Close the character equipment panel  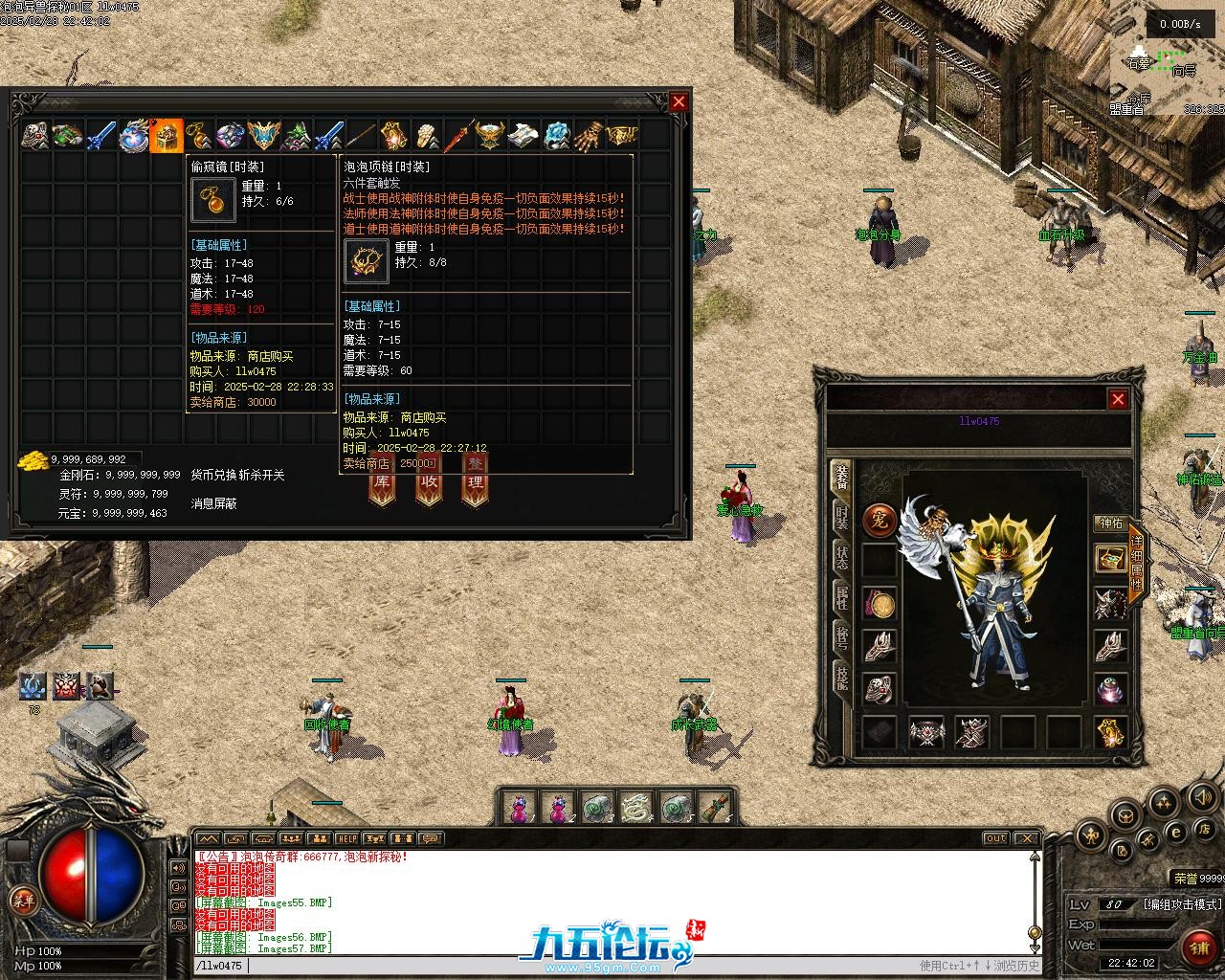point(1118,399)
